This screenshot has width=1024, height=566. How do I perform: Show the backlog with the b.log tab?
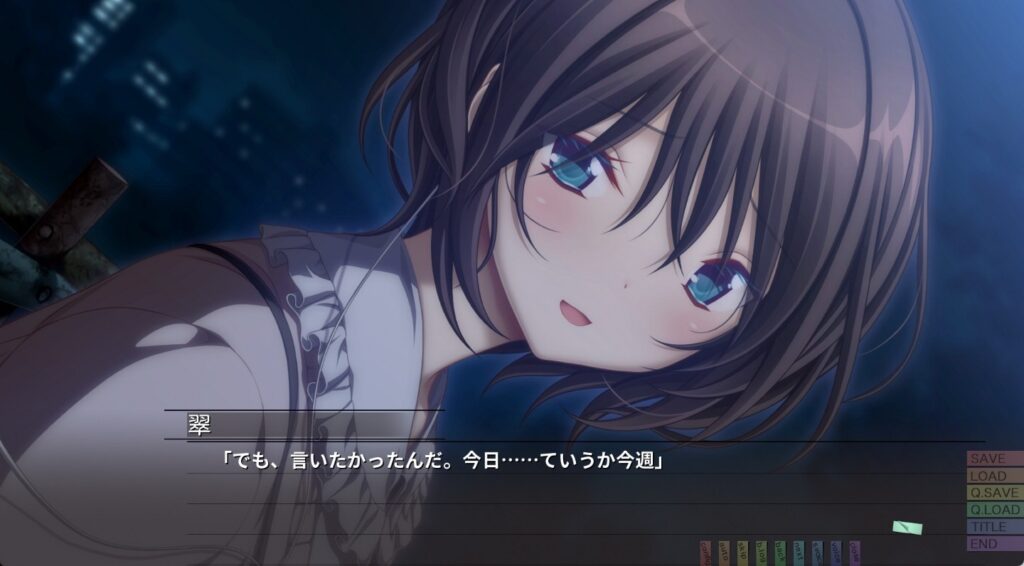tap(761, 552)
